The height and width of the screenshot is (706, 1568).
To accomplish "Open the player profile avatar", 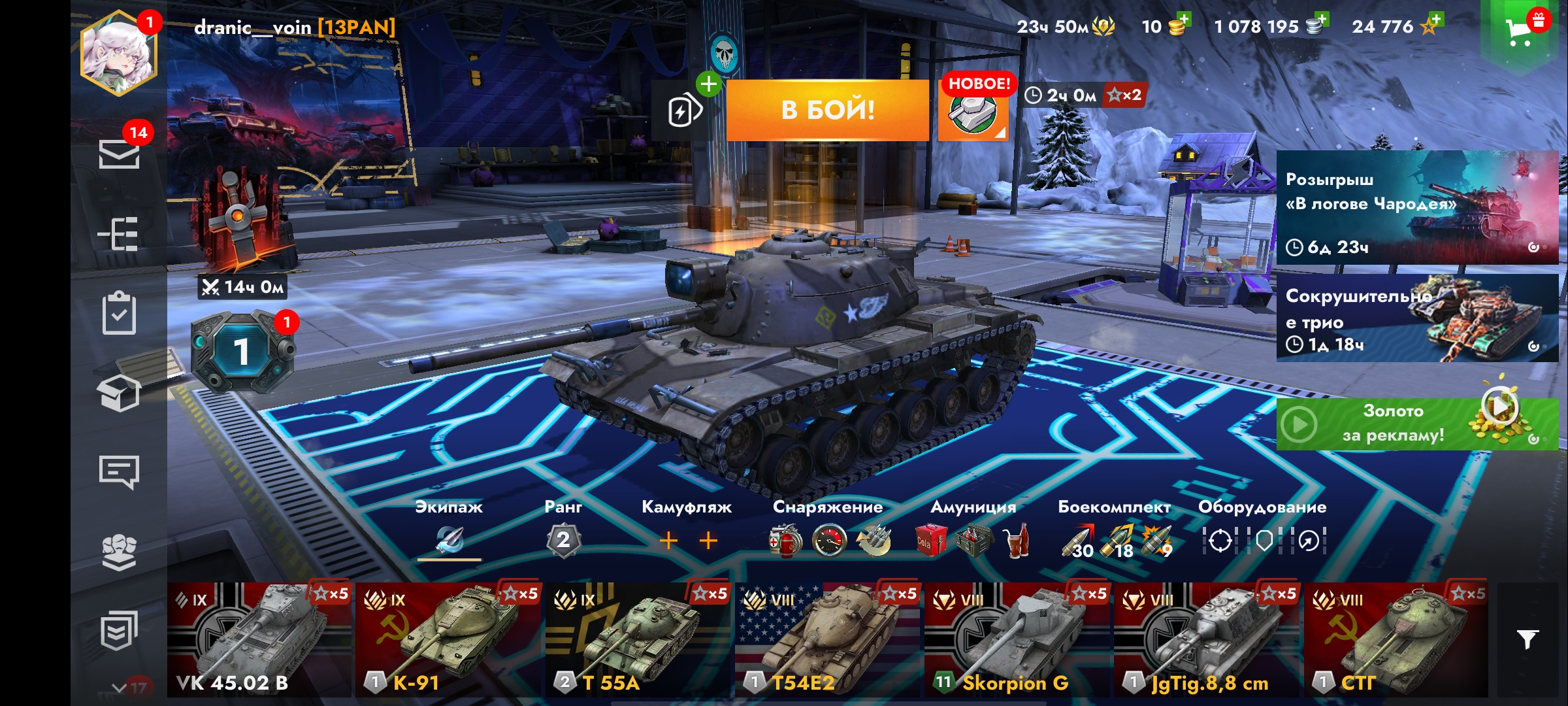I will pos(119,54).
